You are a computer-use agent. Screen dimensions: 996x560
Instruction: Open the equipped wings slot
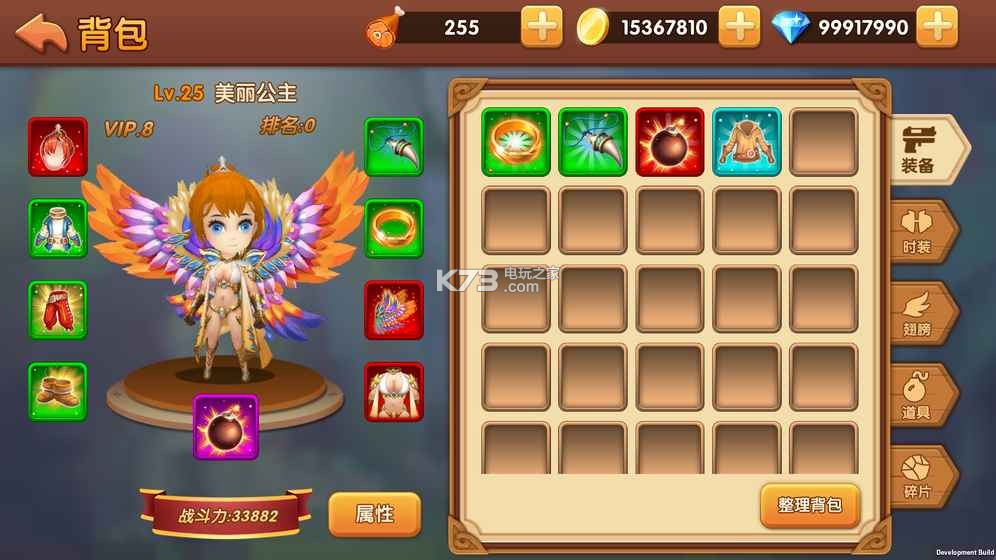tap(394, 310)
